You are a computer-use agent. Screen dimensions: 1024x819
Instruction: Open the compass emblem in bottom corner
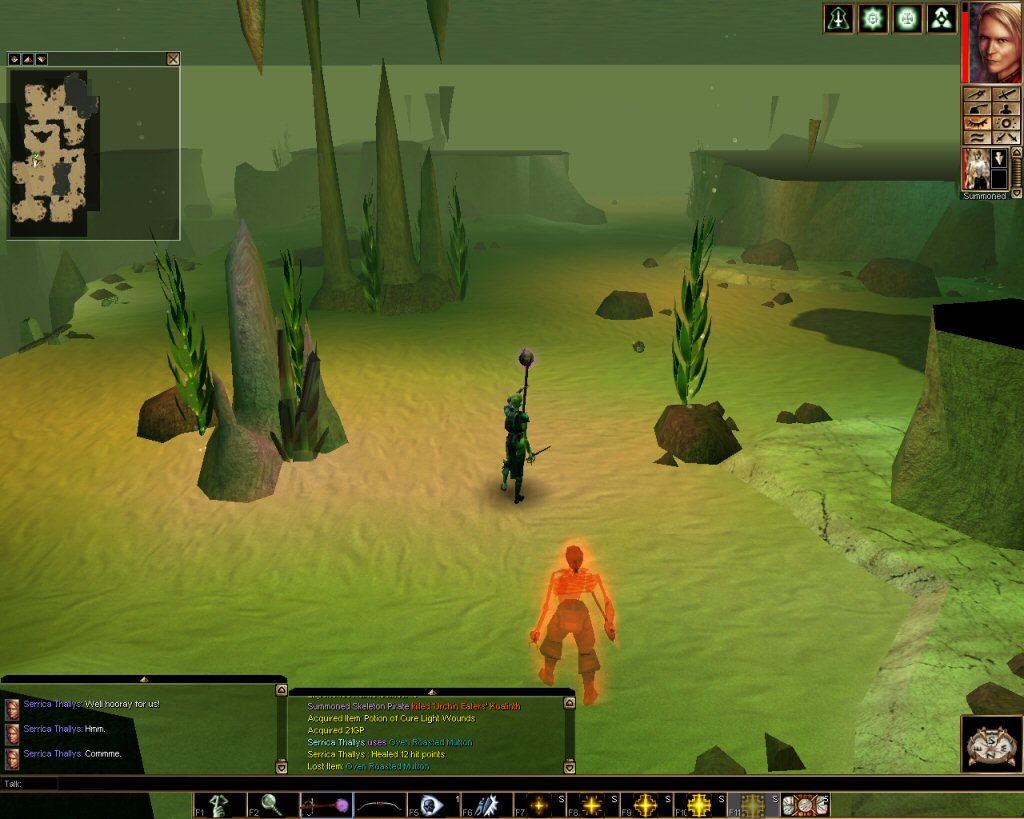tap(992, 743)
